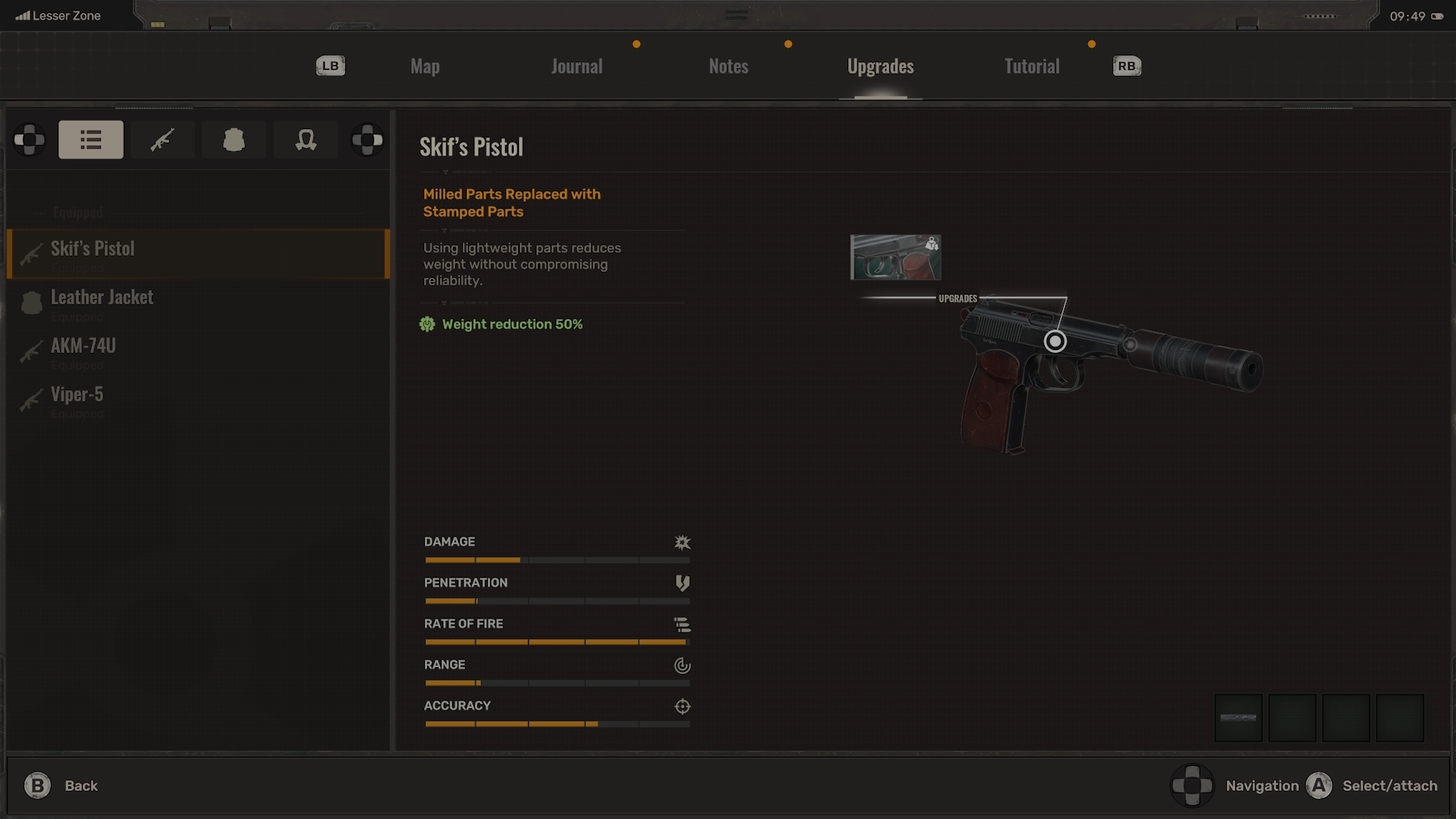1456x819 pixels.
Task: Go to the Notes tab
Action: [728, 67]
